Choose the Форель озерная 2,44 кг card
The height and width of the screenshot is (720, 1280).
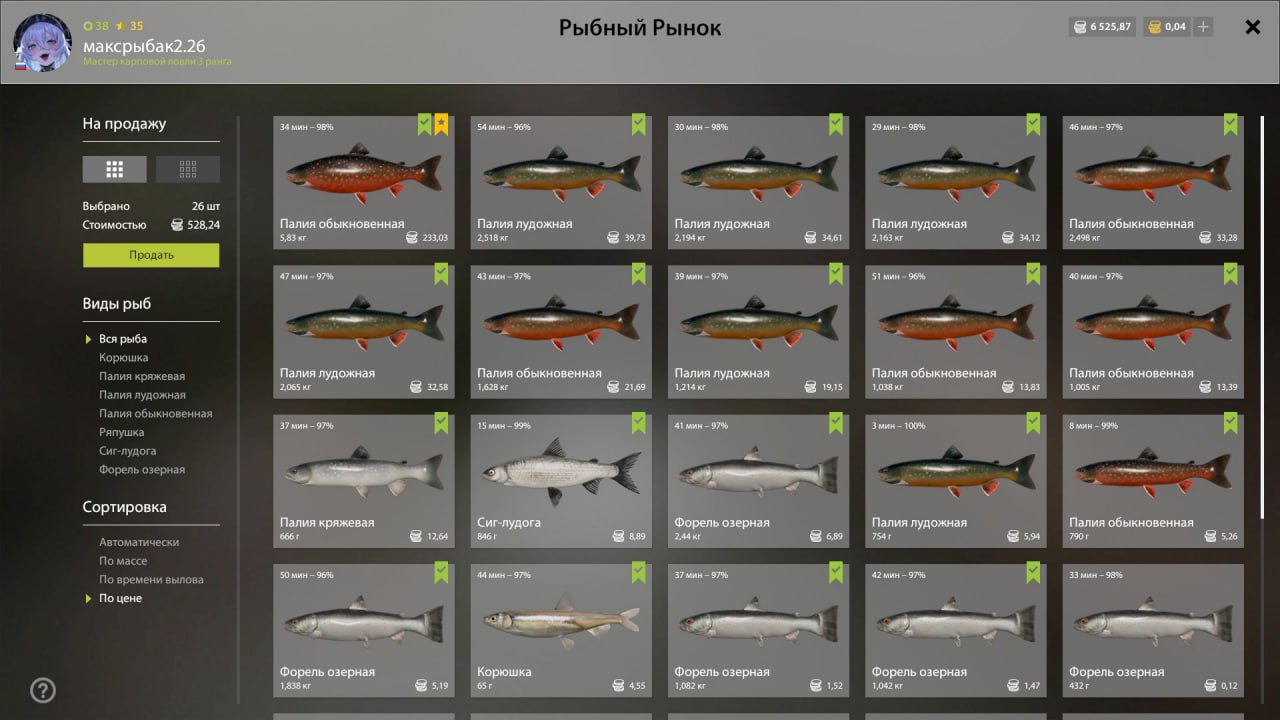(758, 481)
